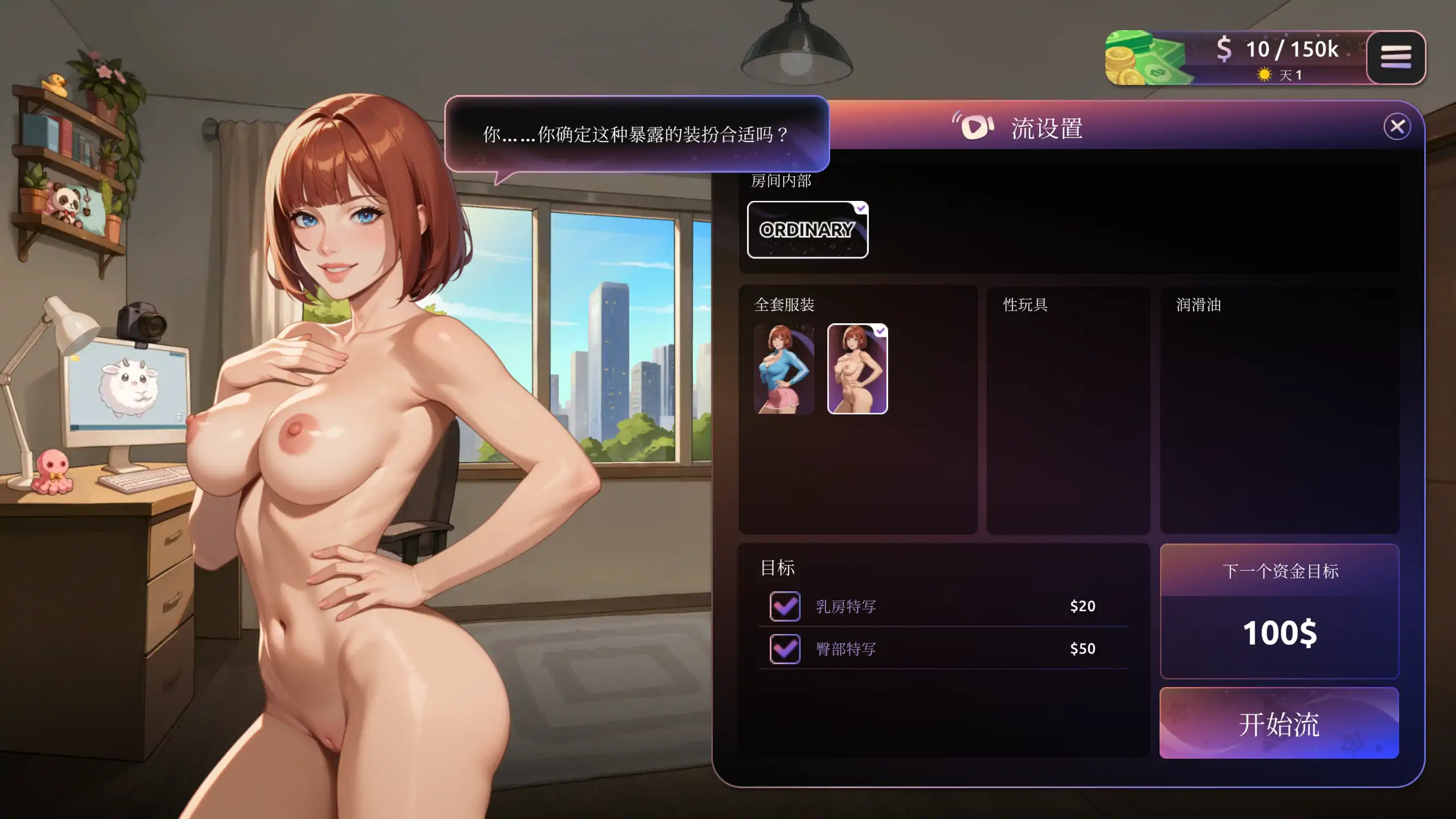Image resolution: width=1456 pixels, height=819 pixels.
Task: Click the checkmark badge on the ORDINARY card
Action: 860,208
